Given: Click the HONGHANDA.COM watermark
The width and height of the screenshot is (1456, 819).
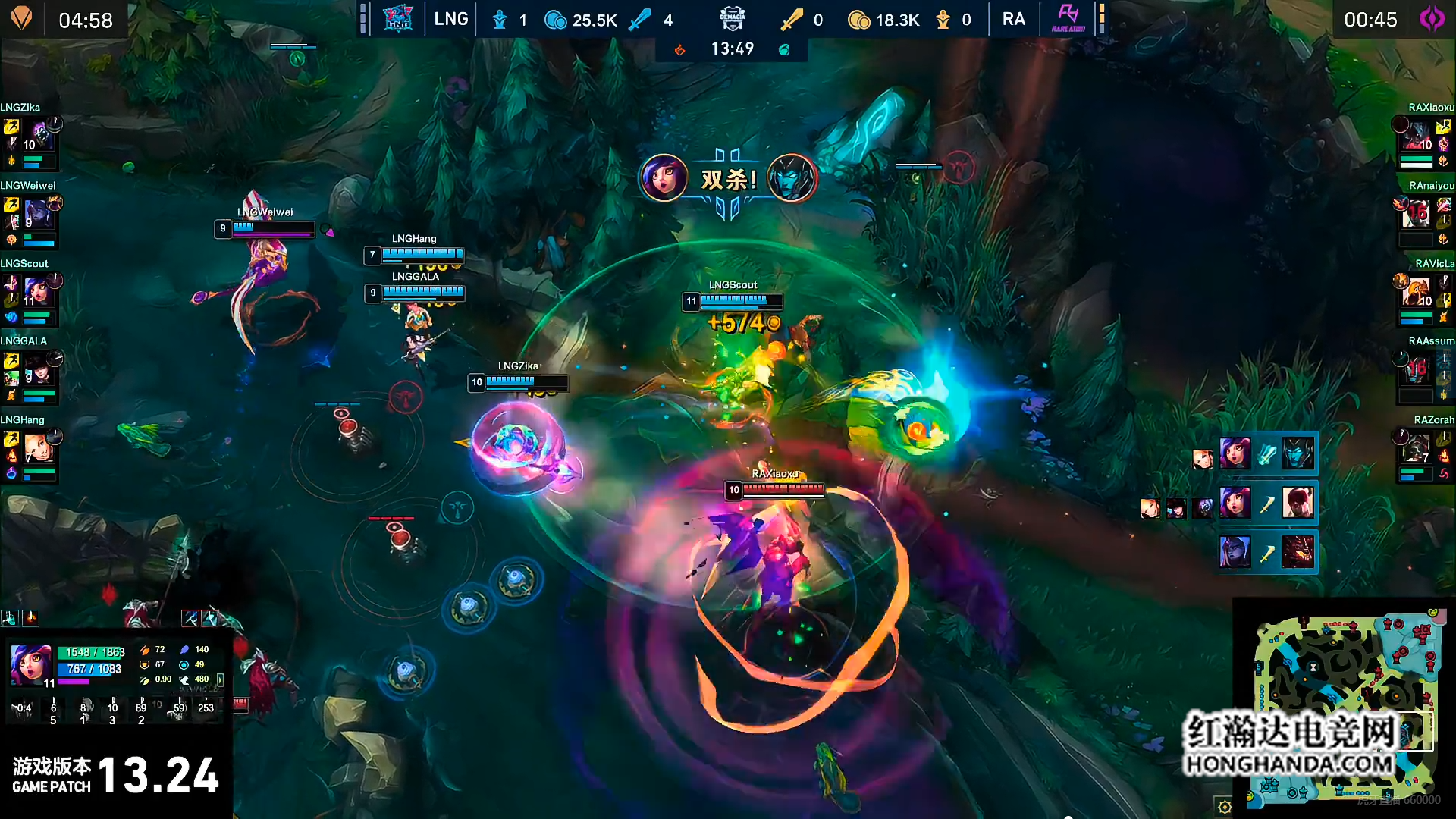Looking at the screenshot, I should tap(1289, 764).
